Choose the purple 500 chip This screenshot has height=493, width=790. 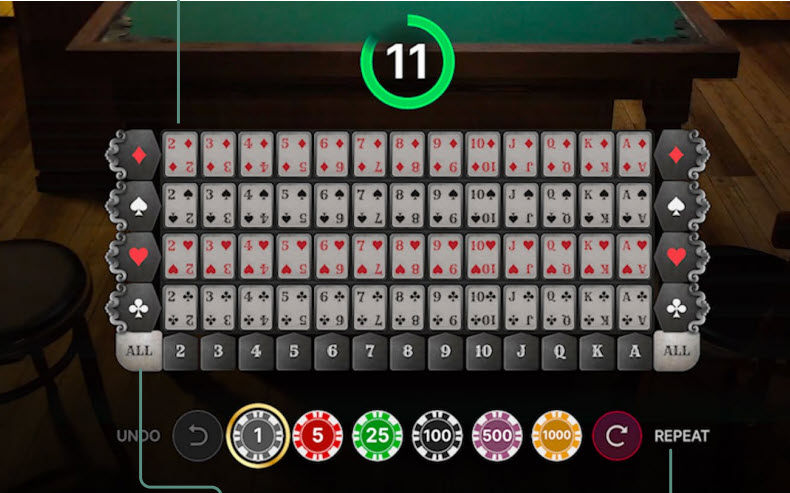(497, 436)
